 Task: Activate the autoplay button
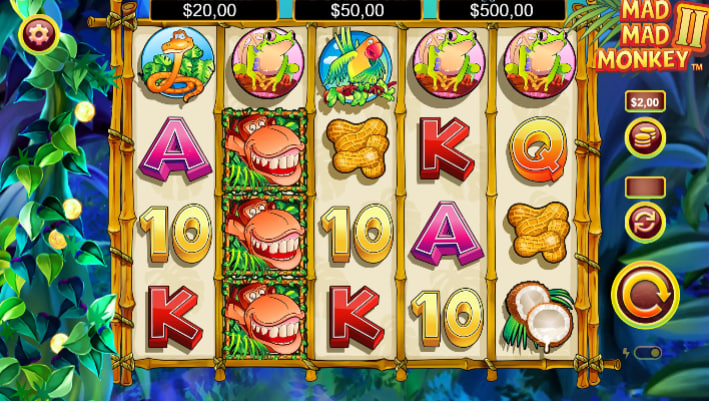click(x=645, y=221)
